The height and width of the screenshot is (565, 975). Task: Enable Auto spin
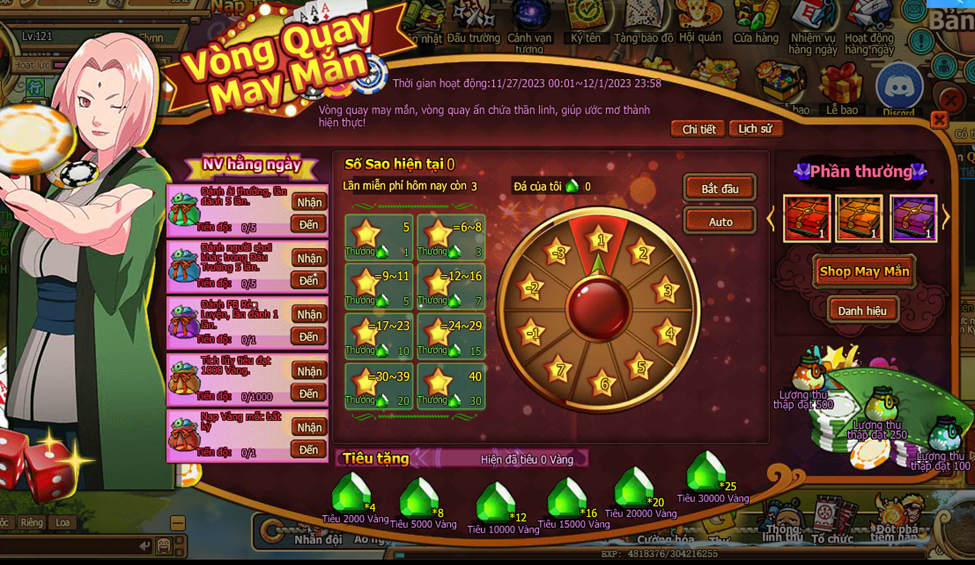(719, 222)
